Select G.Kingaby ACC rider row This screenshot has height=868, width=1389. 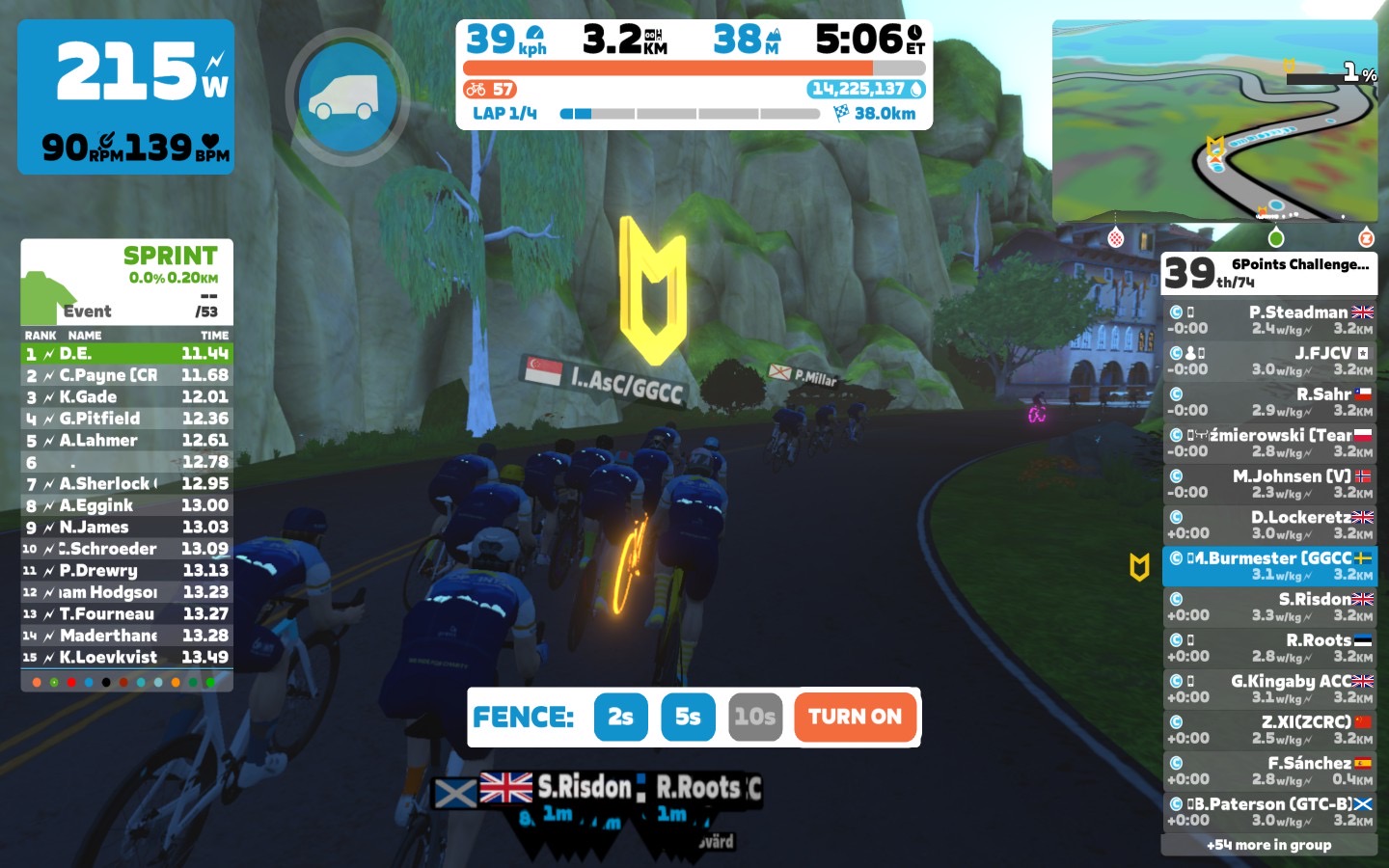(x=1268, y=689)
